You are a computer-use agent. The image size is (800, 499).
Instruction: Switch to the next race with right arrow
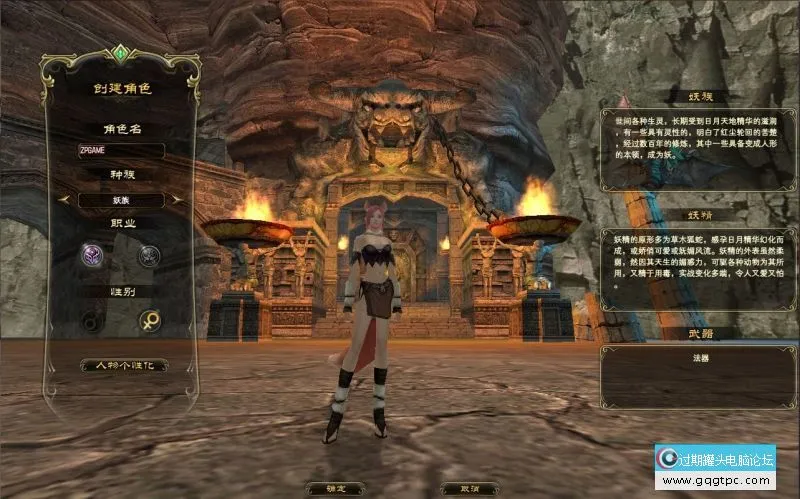coord(178,200)
